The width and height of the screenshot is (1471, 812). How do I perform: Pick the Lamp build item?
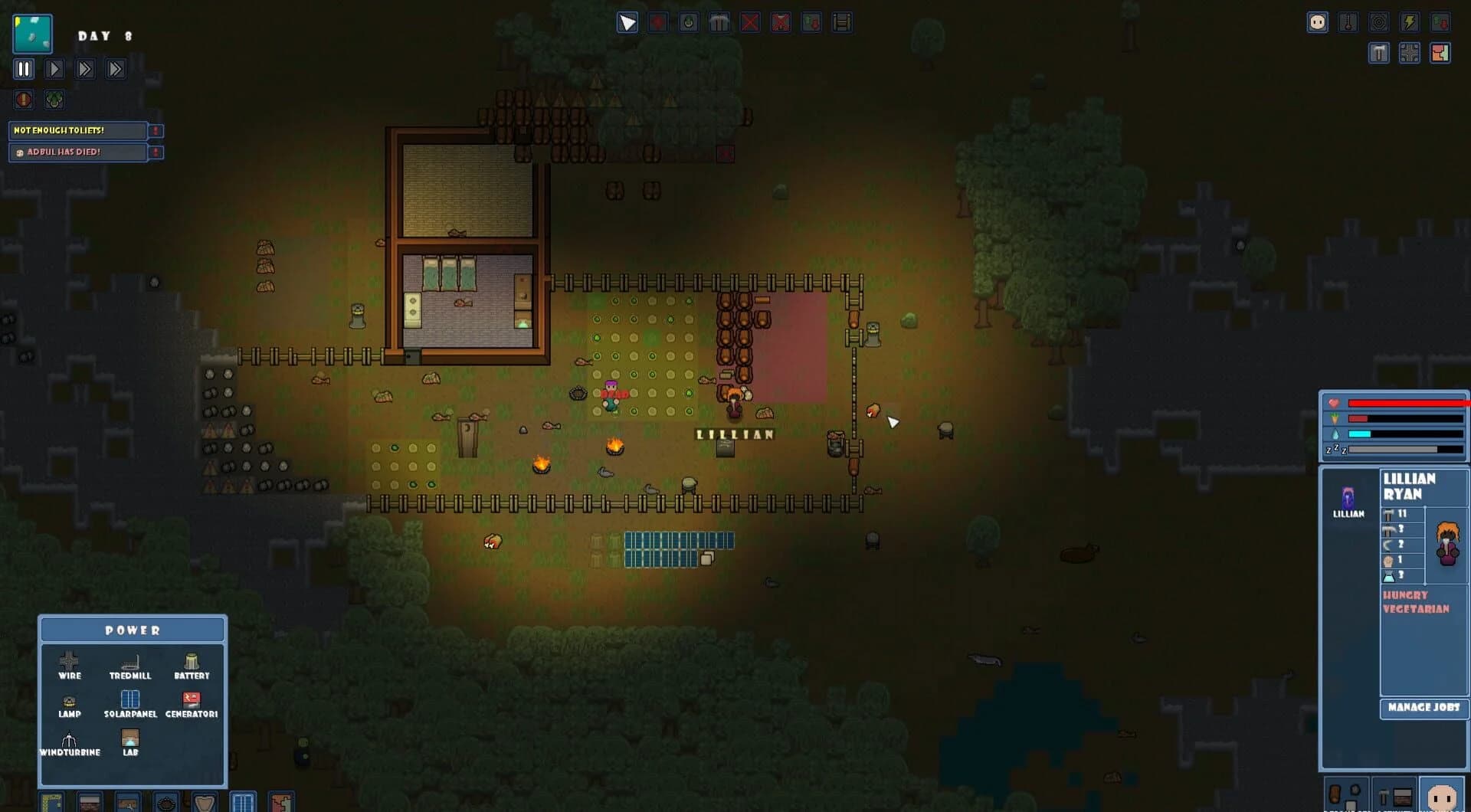[69, 705]
